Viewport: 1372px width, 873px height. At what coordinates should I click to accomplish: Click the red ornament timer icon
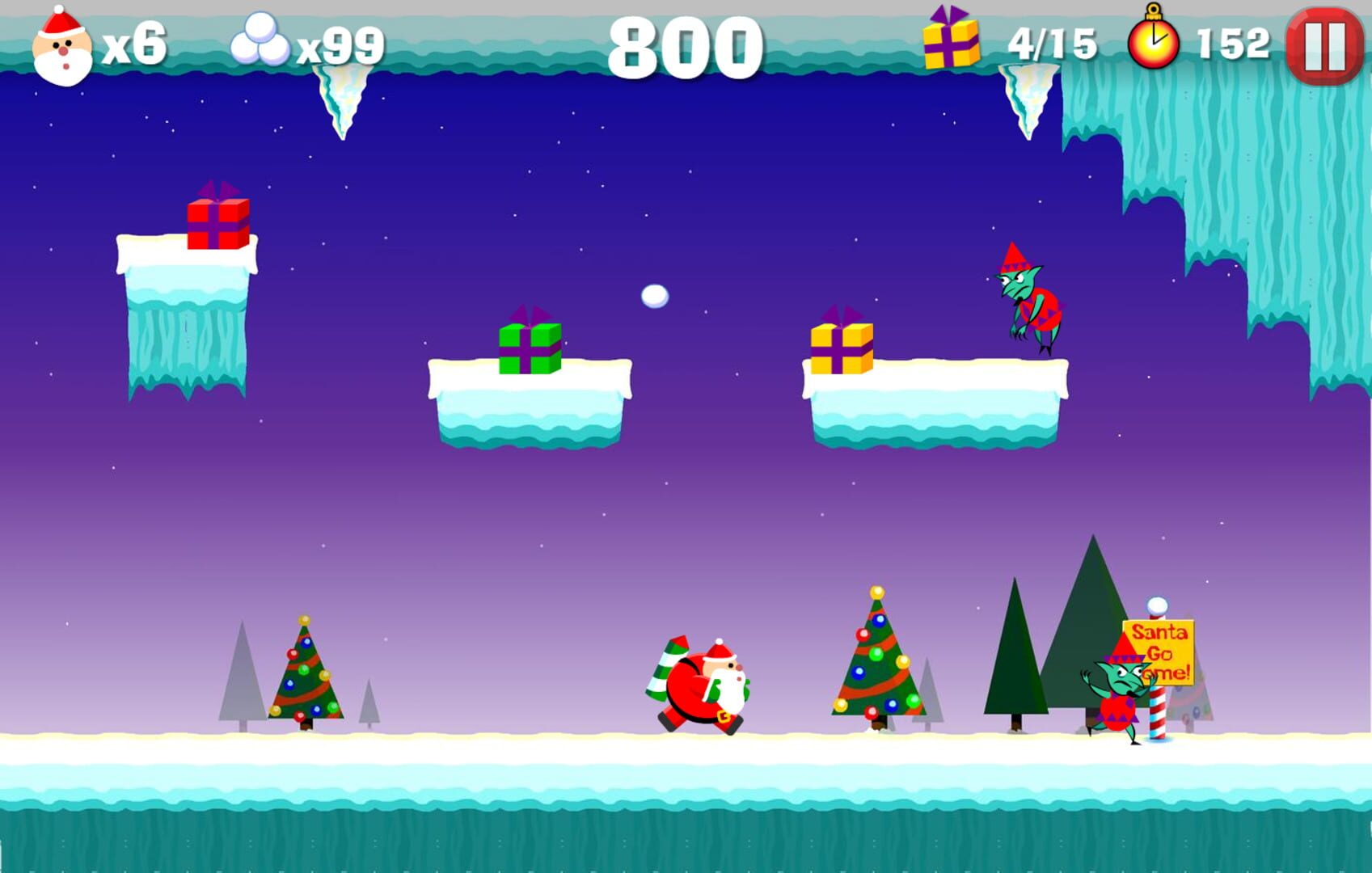1155,42
